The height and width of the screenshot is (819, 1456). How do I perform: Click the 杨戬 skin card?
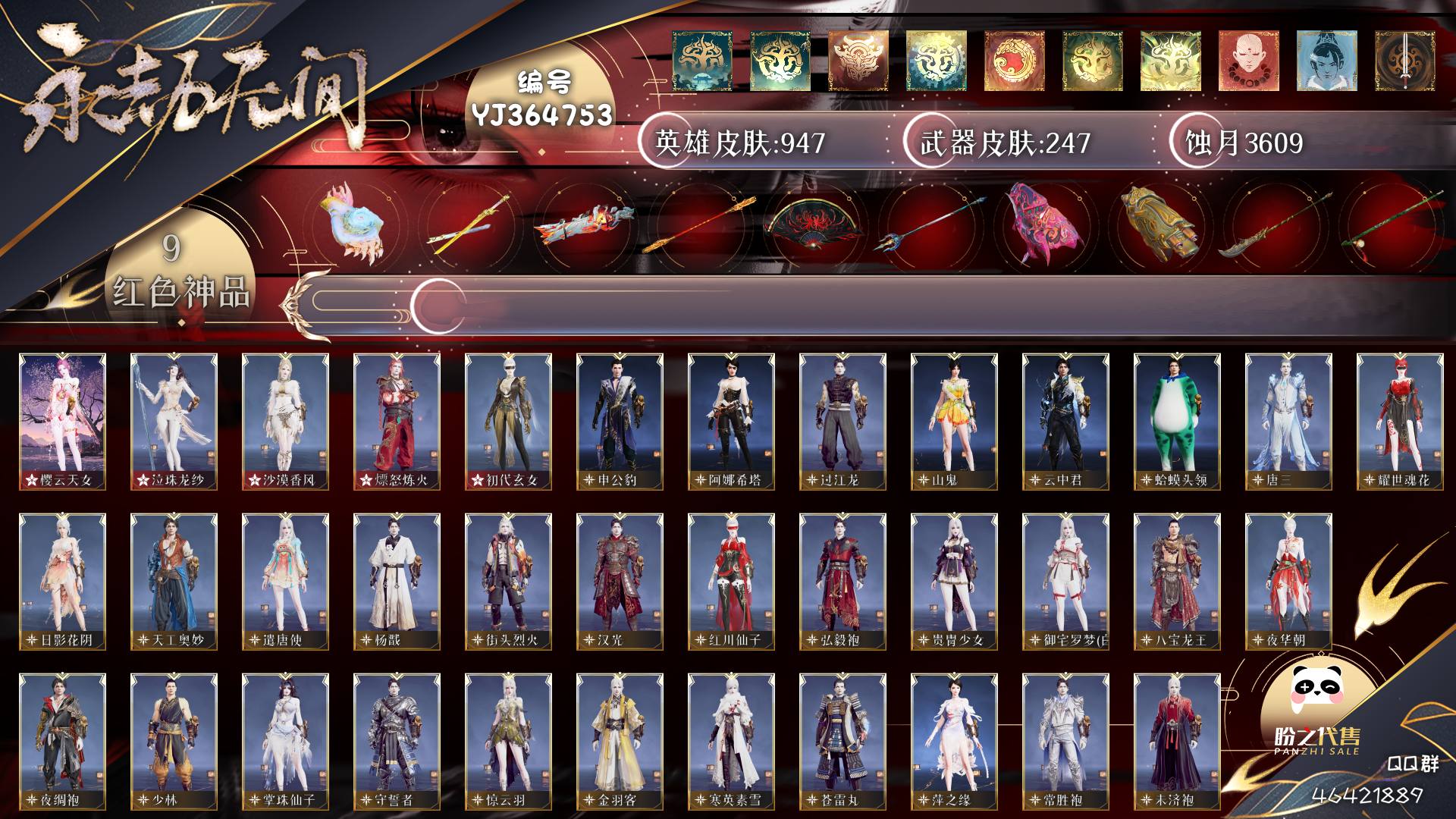[x=397, y=581]
